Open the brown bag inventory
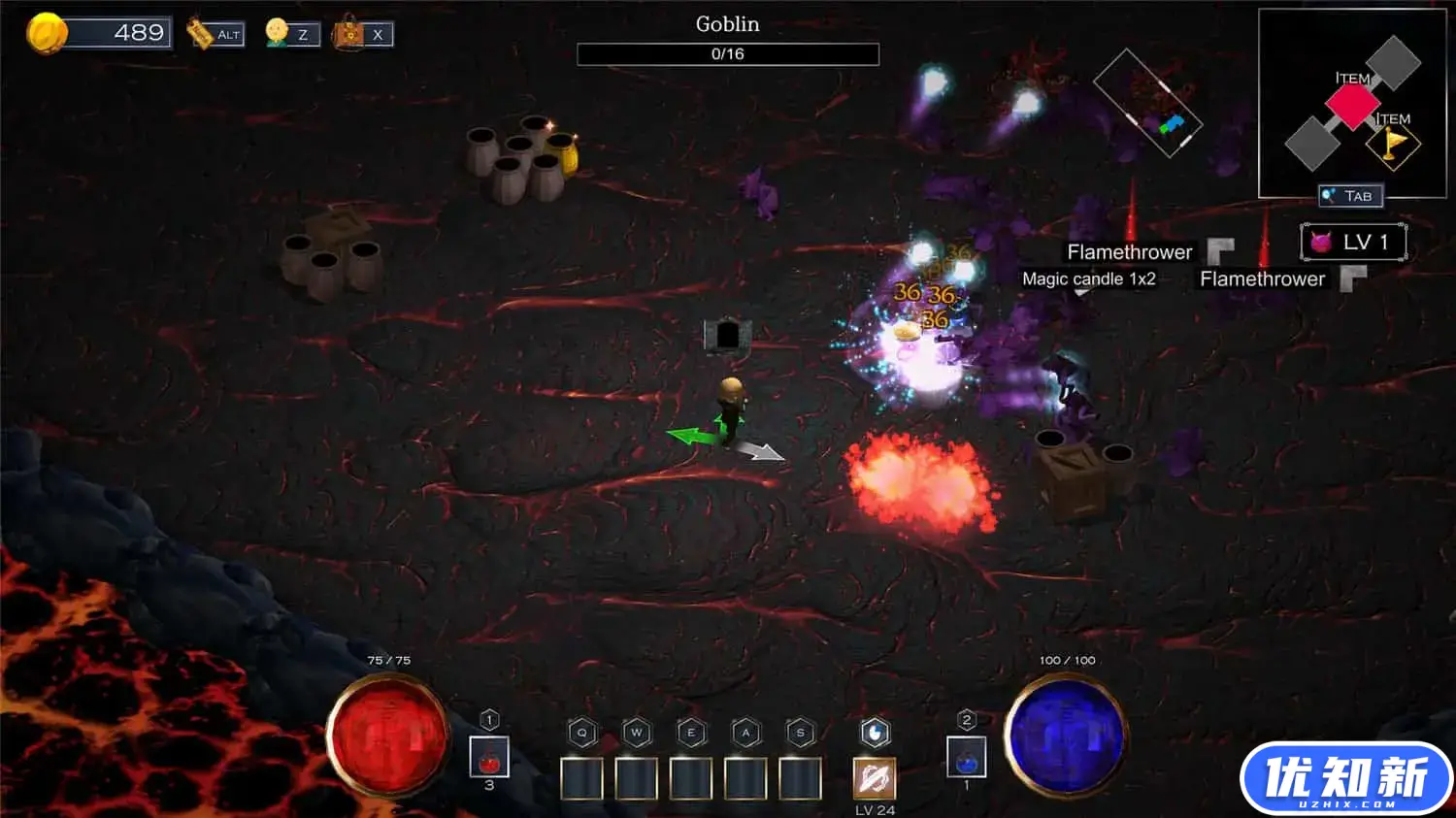1456x818 pixels. coord(349,34)
